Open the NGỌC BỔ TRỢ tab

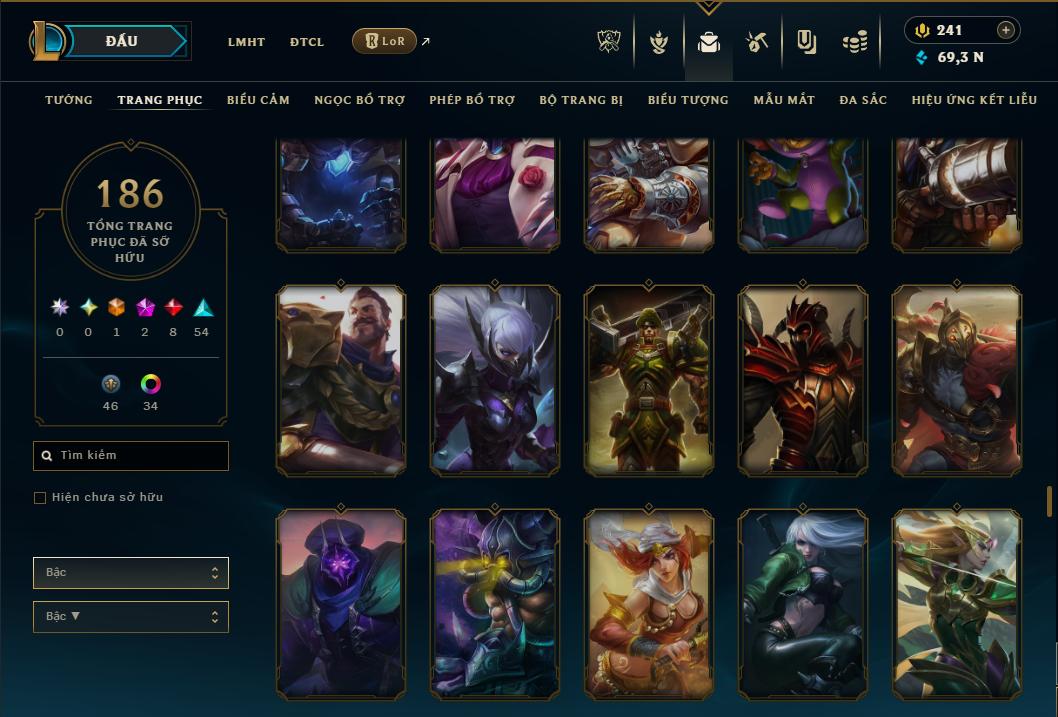359,100
